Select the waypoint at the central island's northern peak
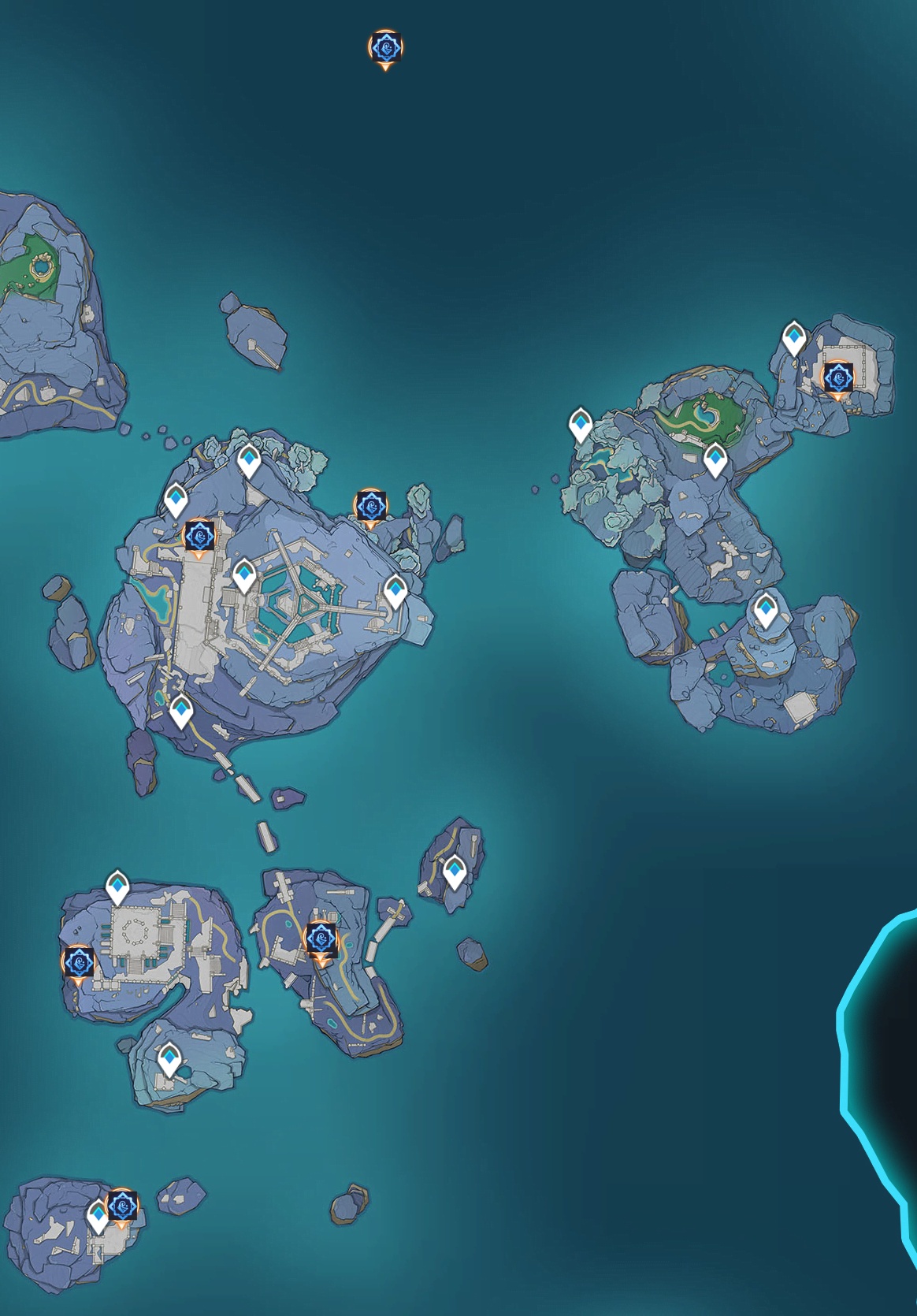917x1316 pixels. pos(249,460)
